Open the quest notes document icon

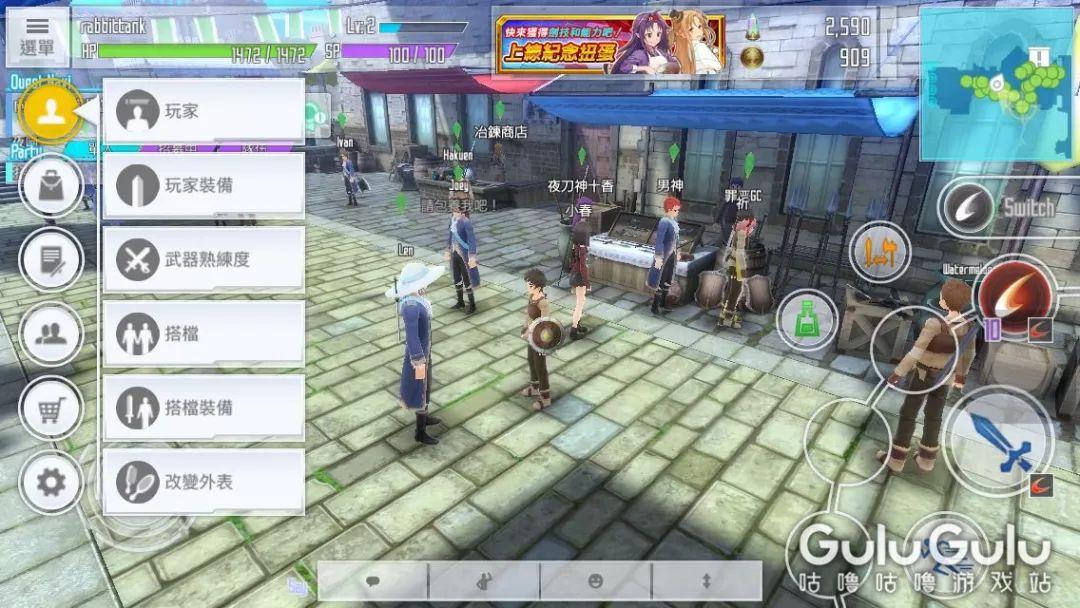50,259
